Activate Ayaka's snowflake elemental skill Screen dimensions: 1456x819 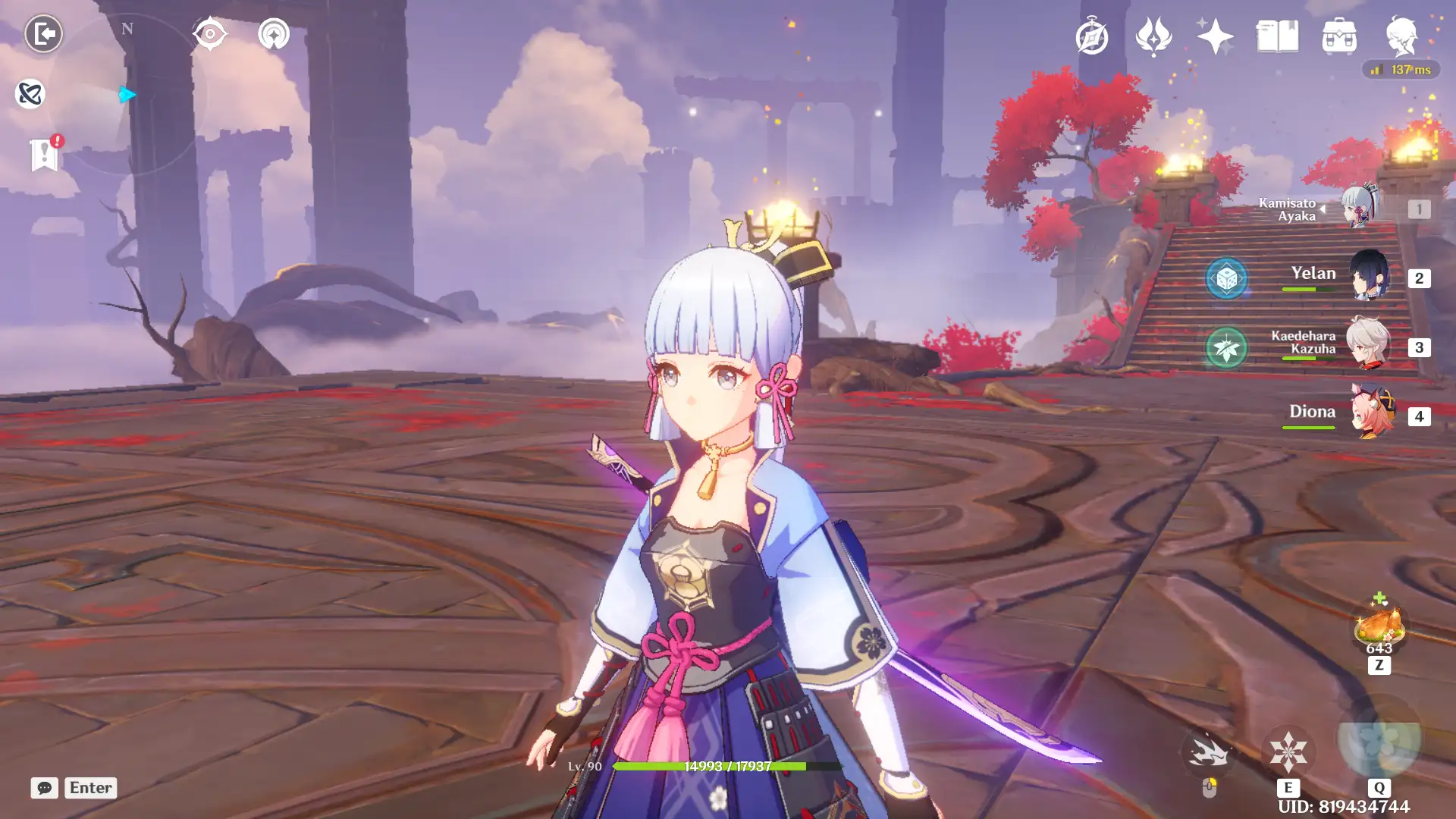coord(1288,752)
